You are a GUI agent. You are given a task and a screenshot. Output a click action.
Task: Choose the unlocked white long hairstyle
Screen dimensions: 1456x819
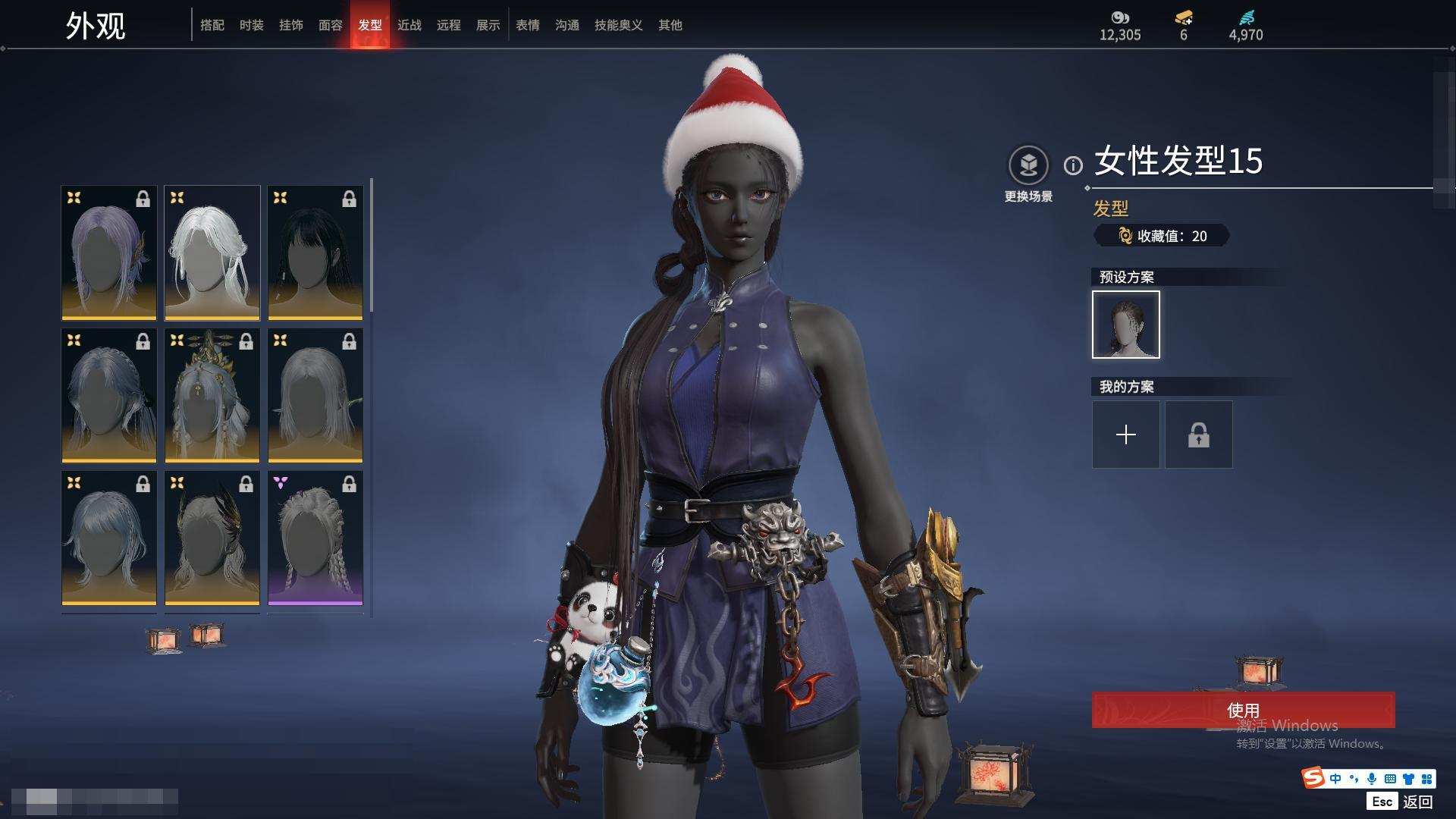(212, 253)
